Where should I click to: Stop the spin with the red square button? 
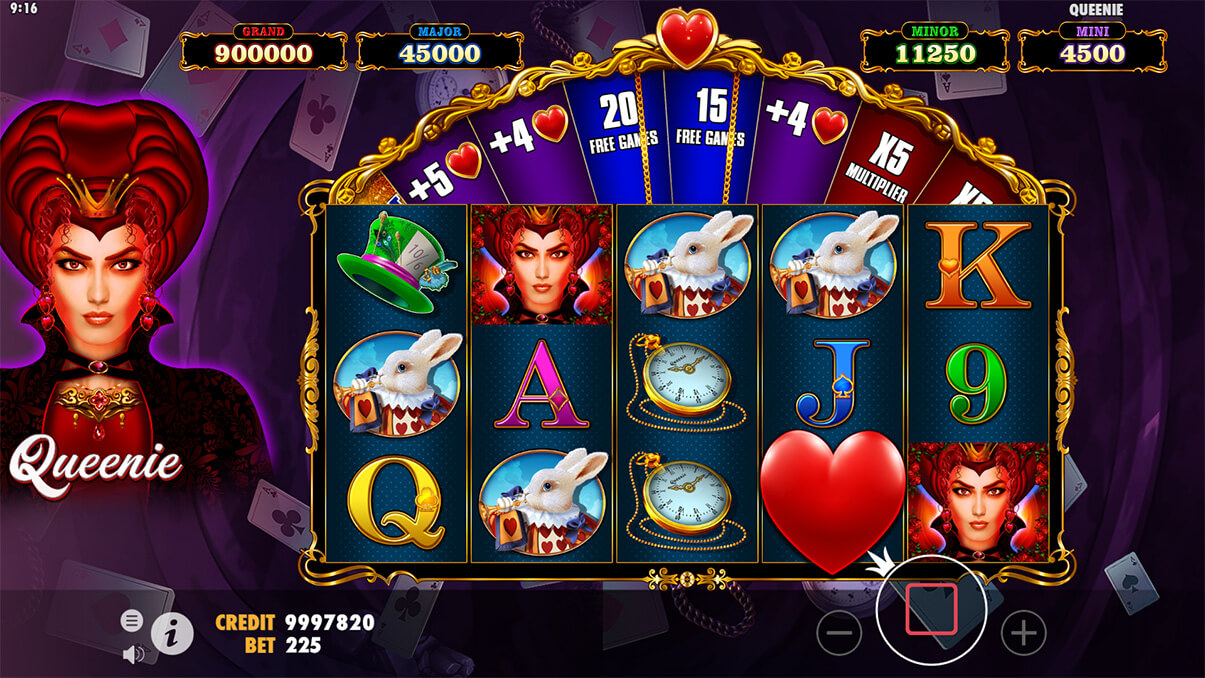click(931, 609)
